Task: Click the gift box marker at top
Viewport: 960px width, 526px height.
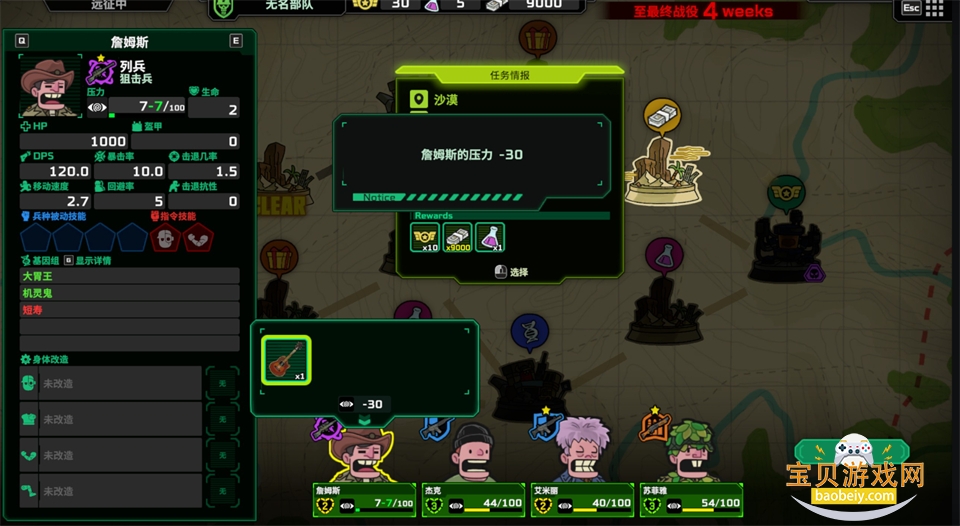Action: (x=538, y=40)
